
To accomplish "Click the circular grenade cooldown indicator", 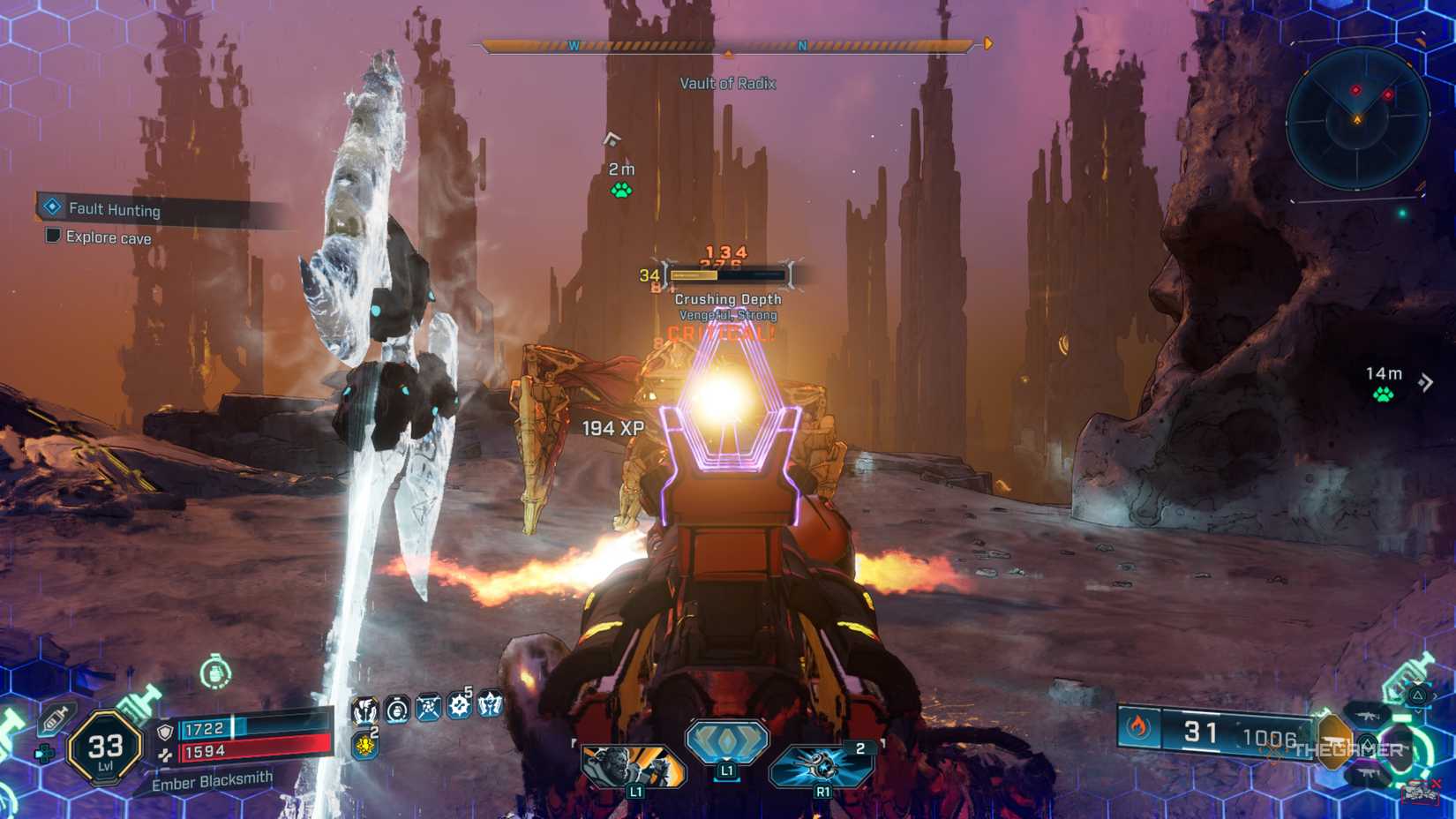I will click(214, 673).
